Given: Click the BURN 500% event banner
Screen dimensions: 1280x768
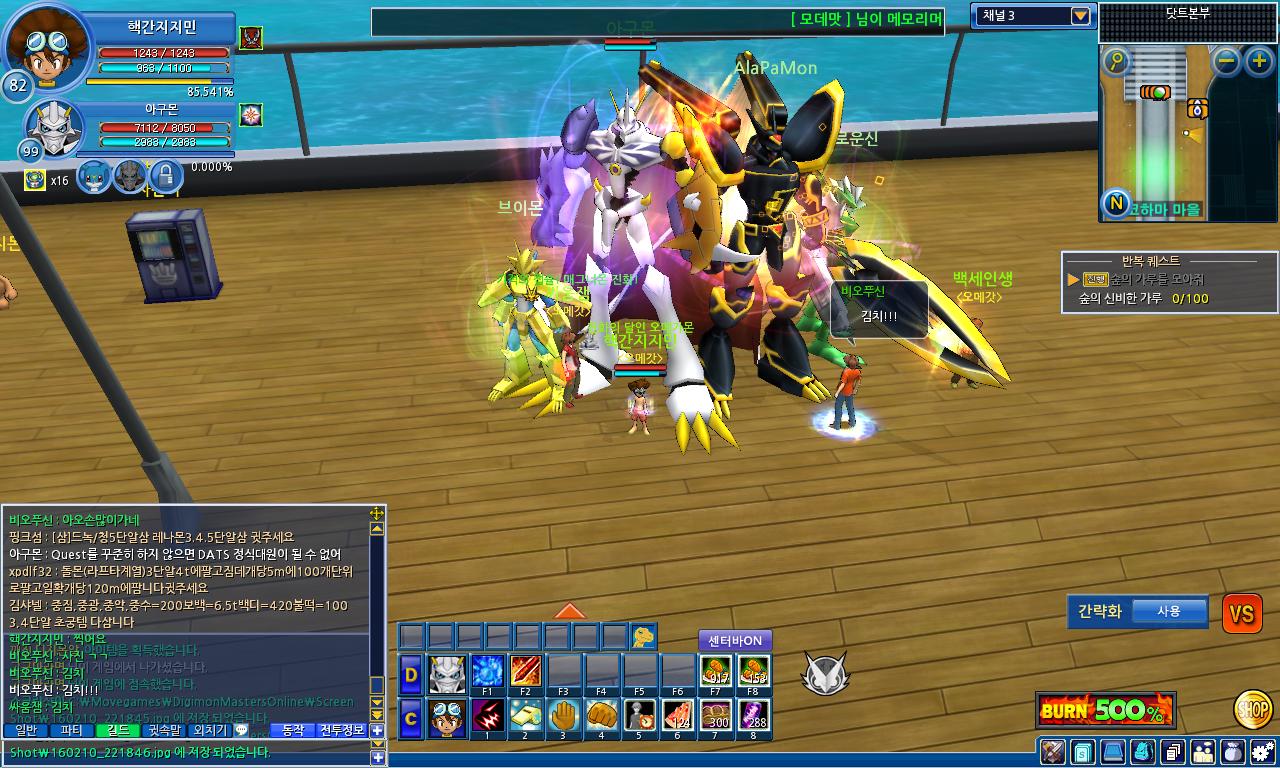Looking at the screenshot, I should pos(1105,711).
